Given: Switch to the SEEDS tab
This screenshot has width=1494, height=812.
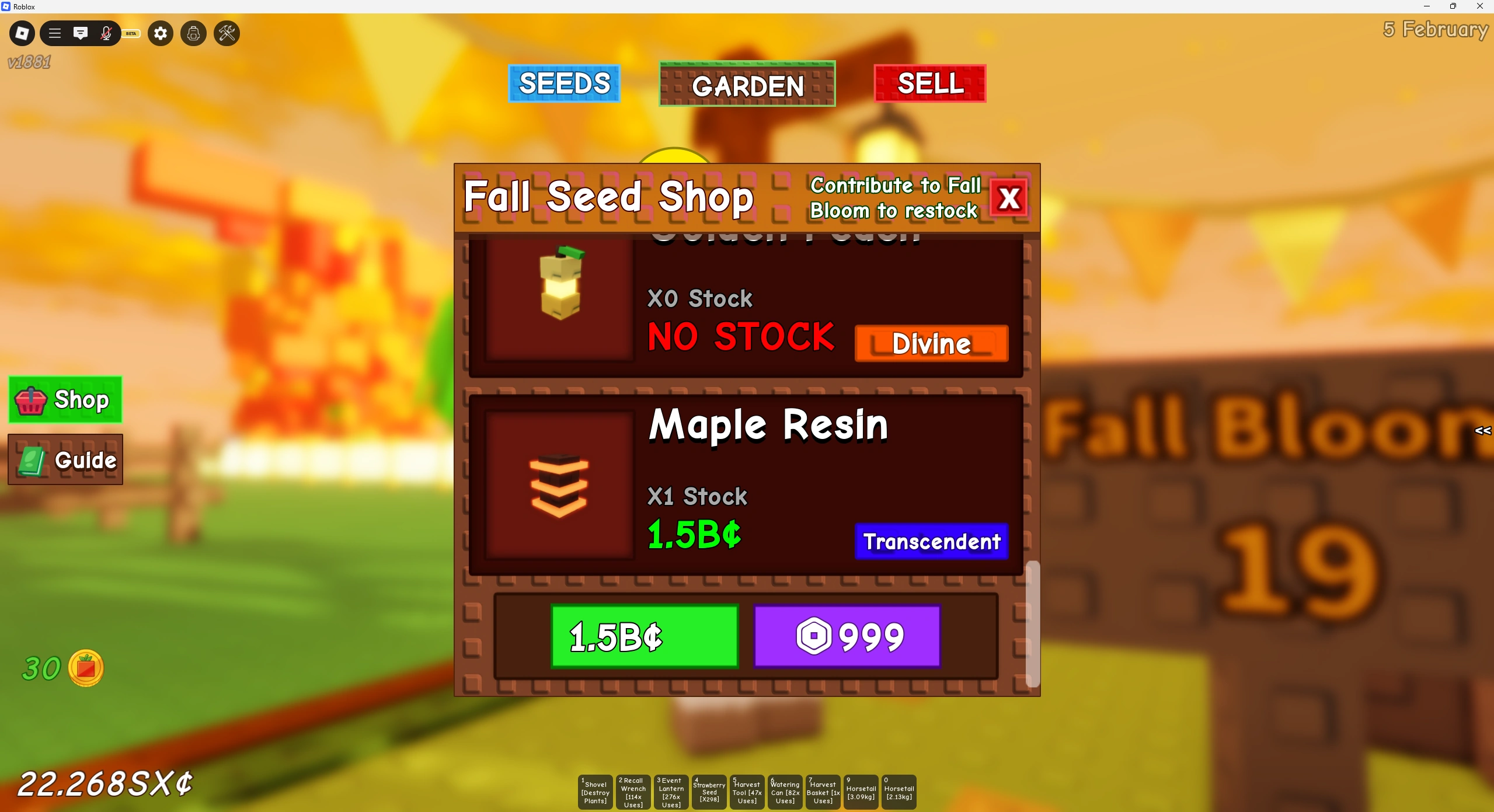Looking at the screenshot, I should [x=563, y=83].
